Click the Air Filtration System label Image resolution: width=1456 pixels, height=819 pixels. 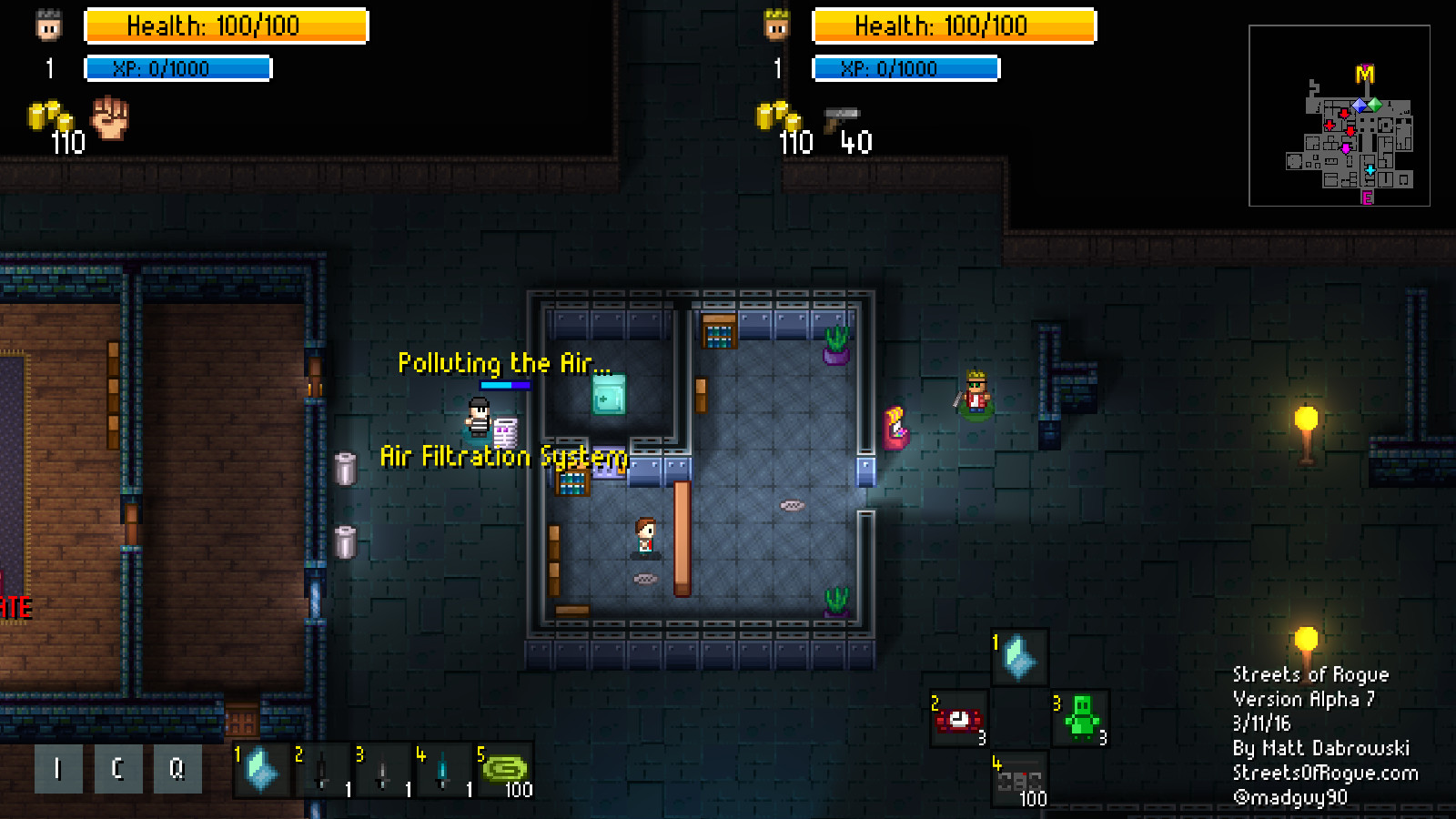503,457
